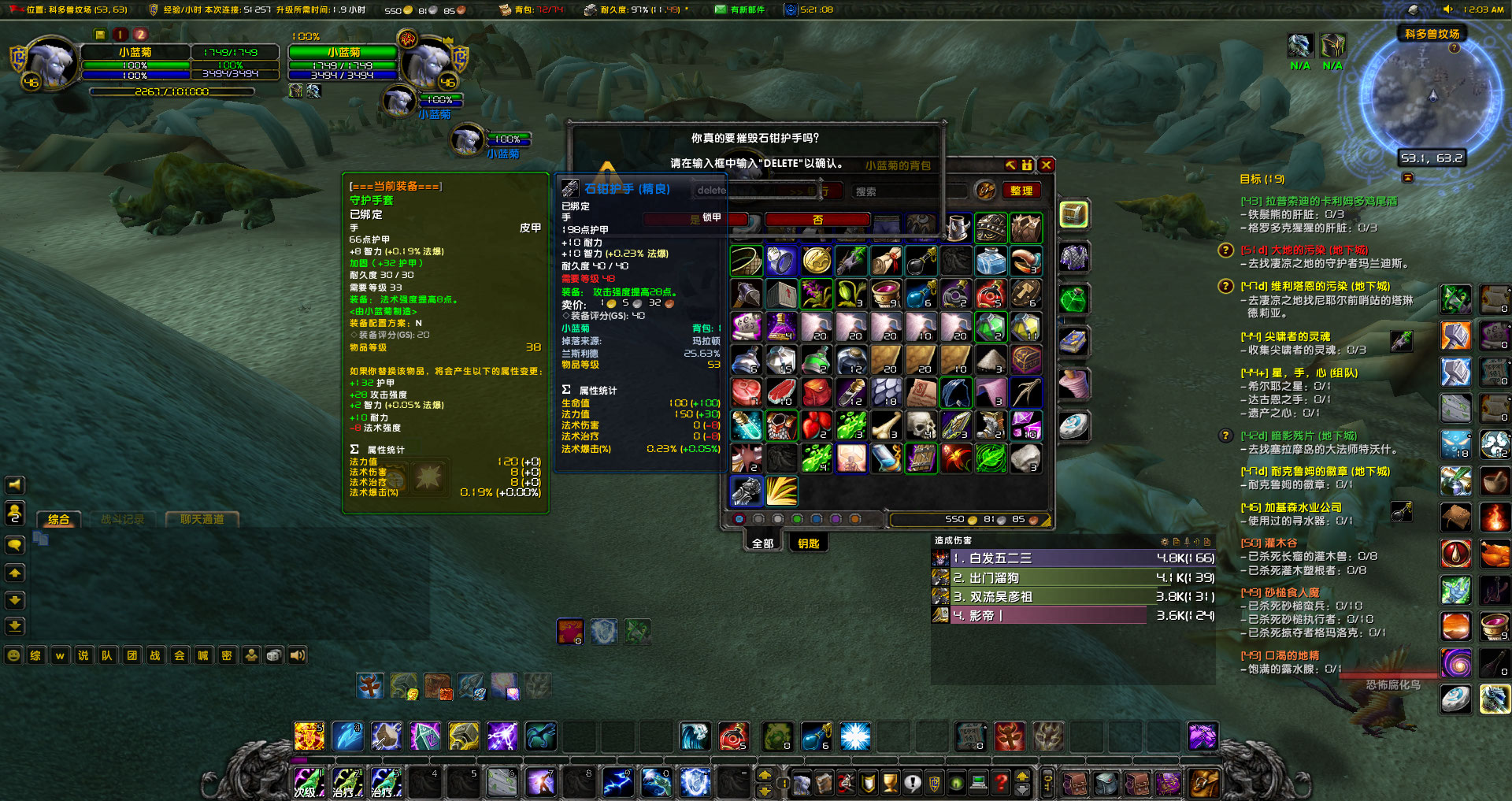
Task: Open the 钥匙 keys tab below the bag
Action: pos(808,543)
